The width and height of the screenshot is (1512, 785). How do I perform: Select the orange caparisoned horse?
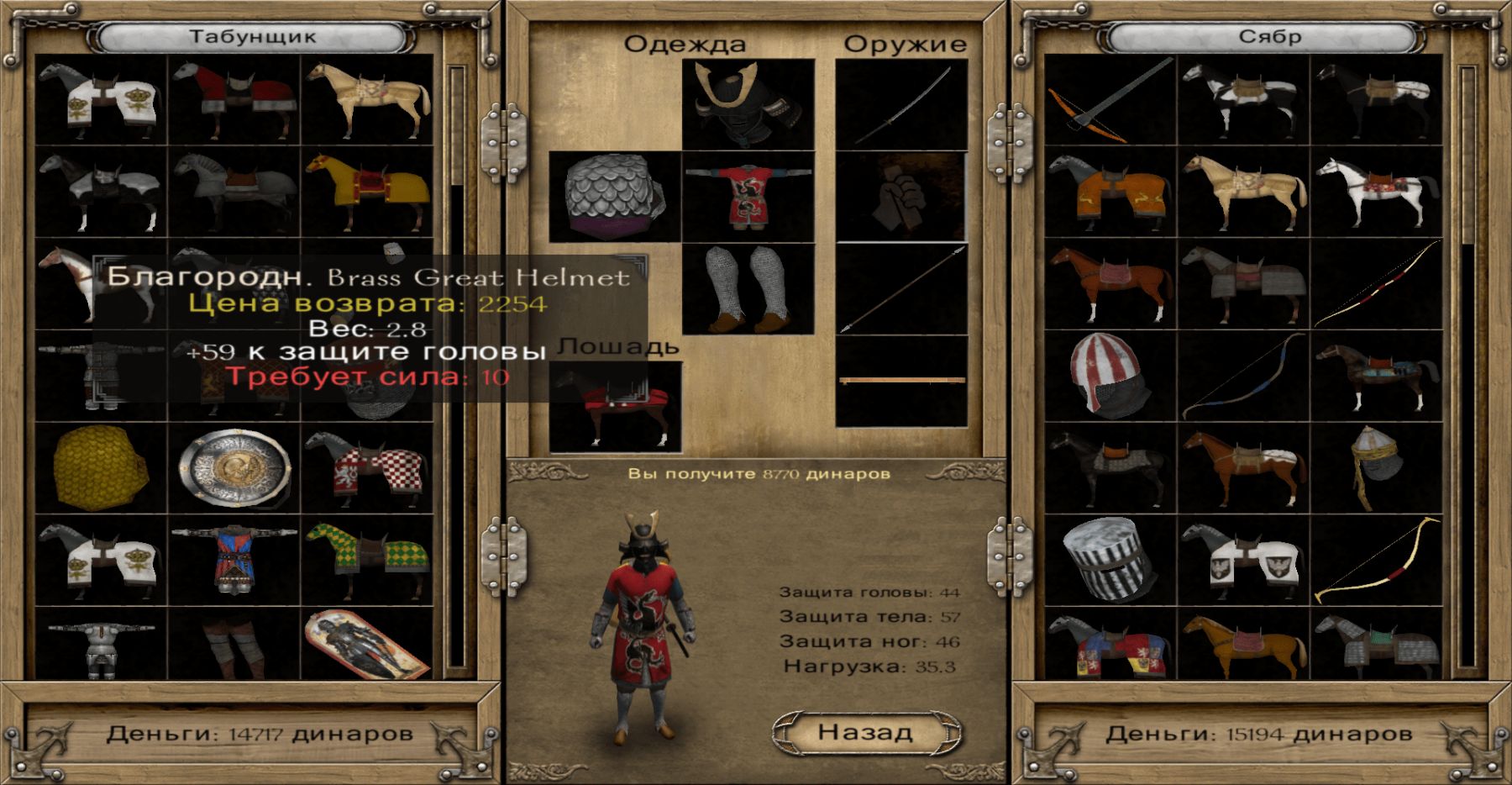(1110, 192)
